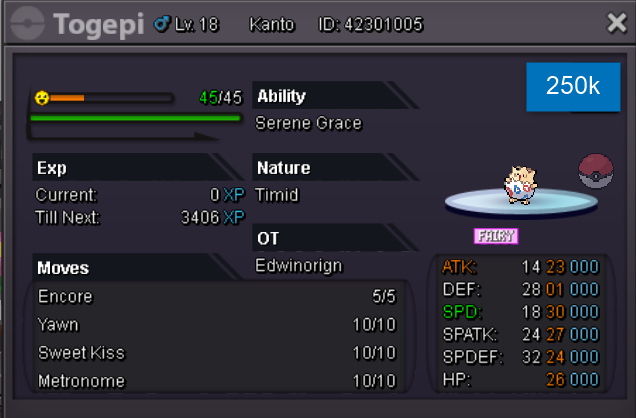This screenshot has width=636, height=418.
Task: Click the Fairy type badge
Action: (x=495, y=236)
